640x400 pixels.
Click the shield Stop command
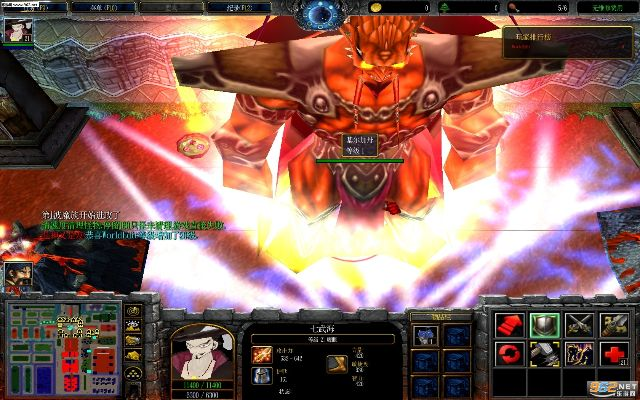pos(543,323)
